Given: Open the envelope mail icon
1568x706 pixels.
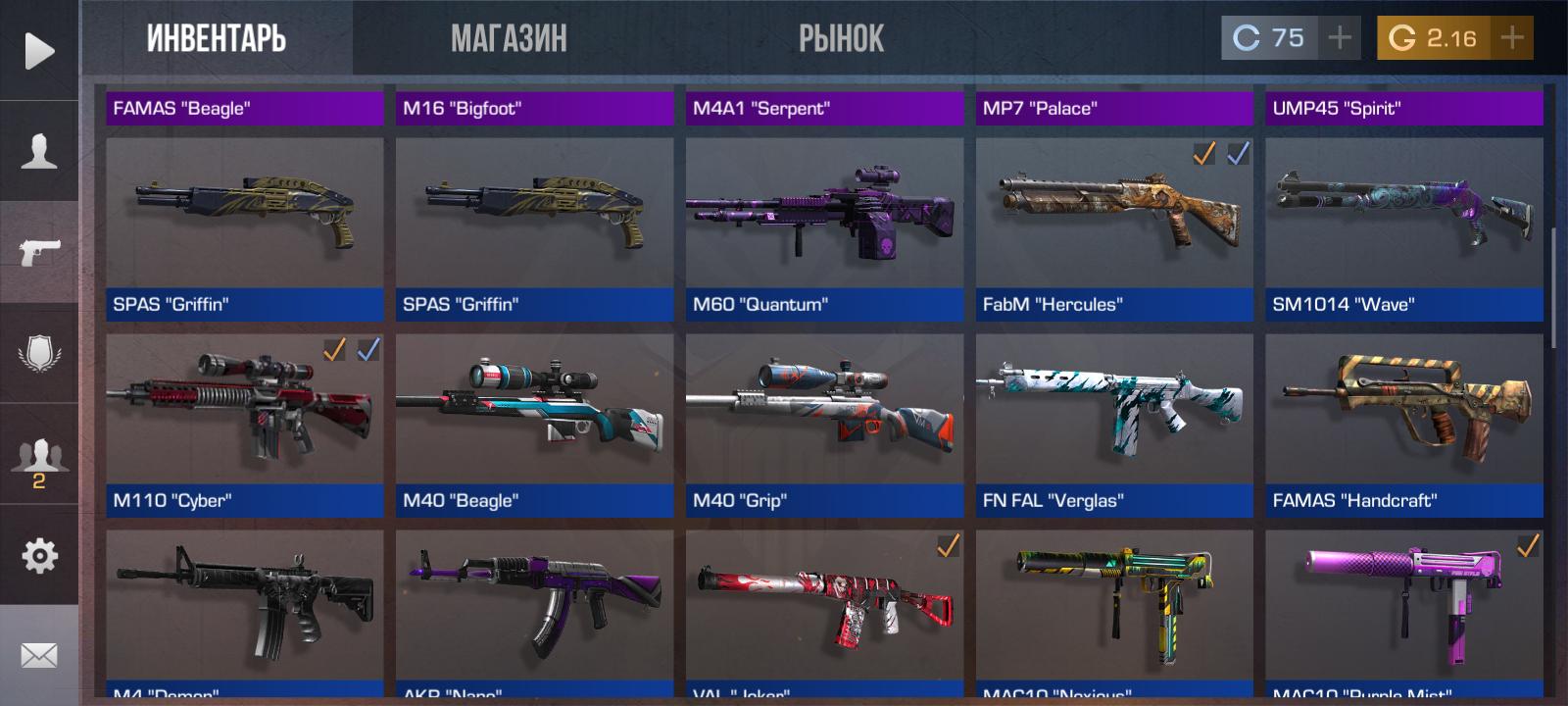Looking at the screenshot, I should (x=39, y=655).
